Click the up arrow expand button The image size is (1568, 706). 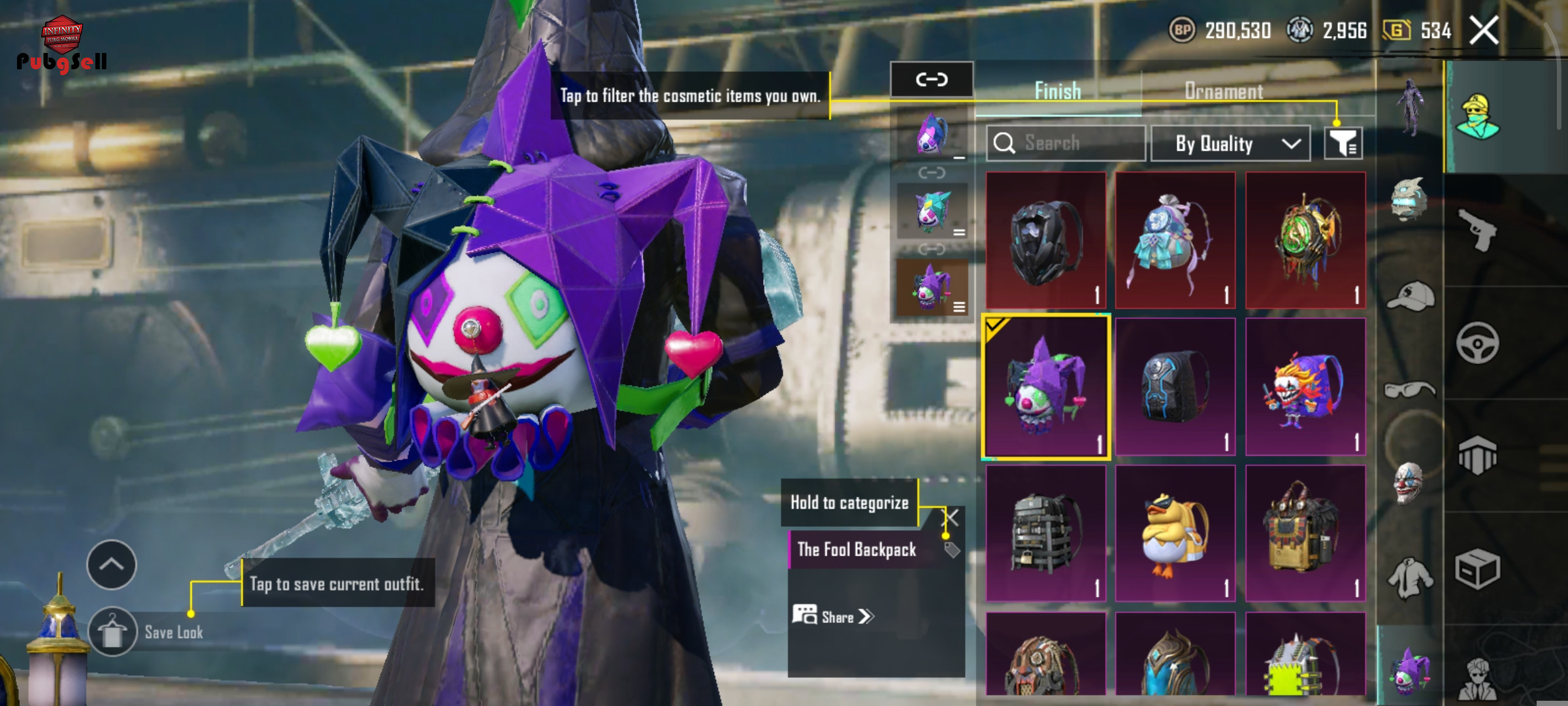pyautogui.click(x=112, y=565)
